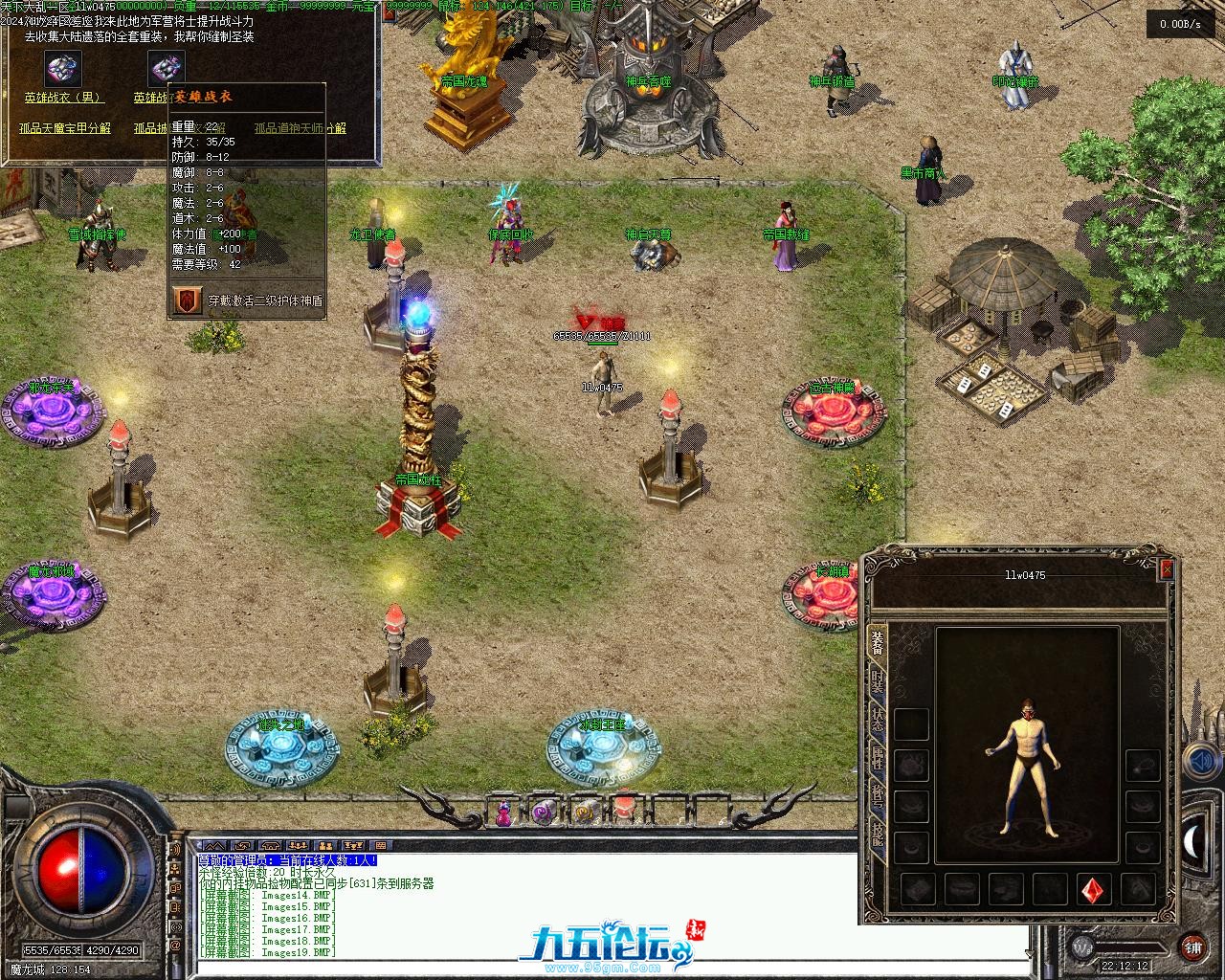
Task: Show the 属性 attributes tab
Action: pyautogui.click(x=877, y=761)
